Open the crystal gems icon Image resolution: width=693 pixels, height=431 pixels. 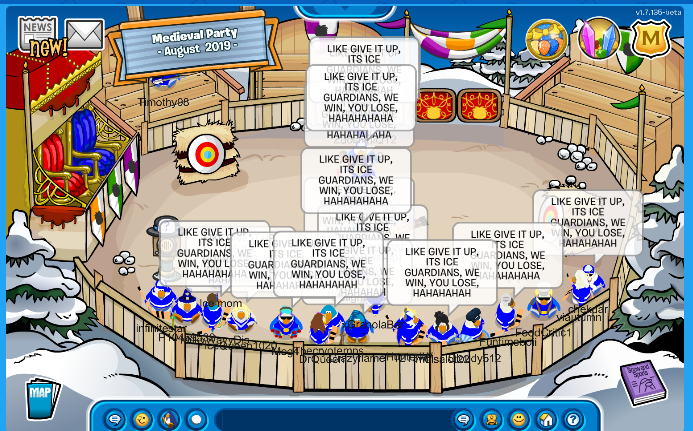[599, 39]
